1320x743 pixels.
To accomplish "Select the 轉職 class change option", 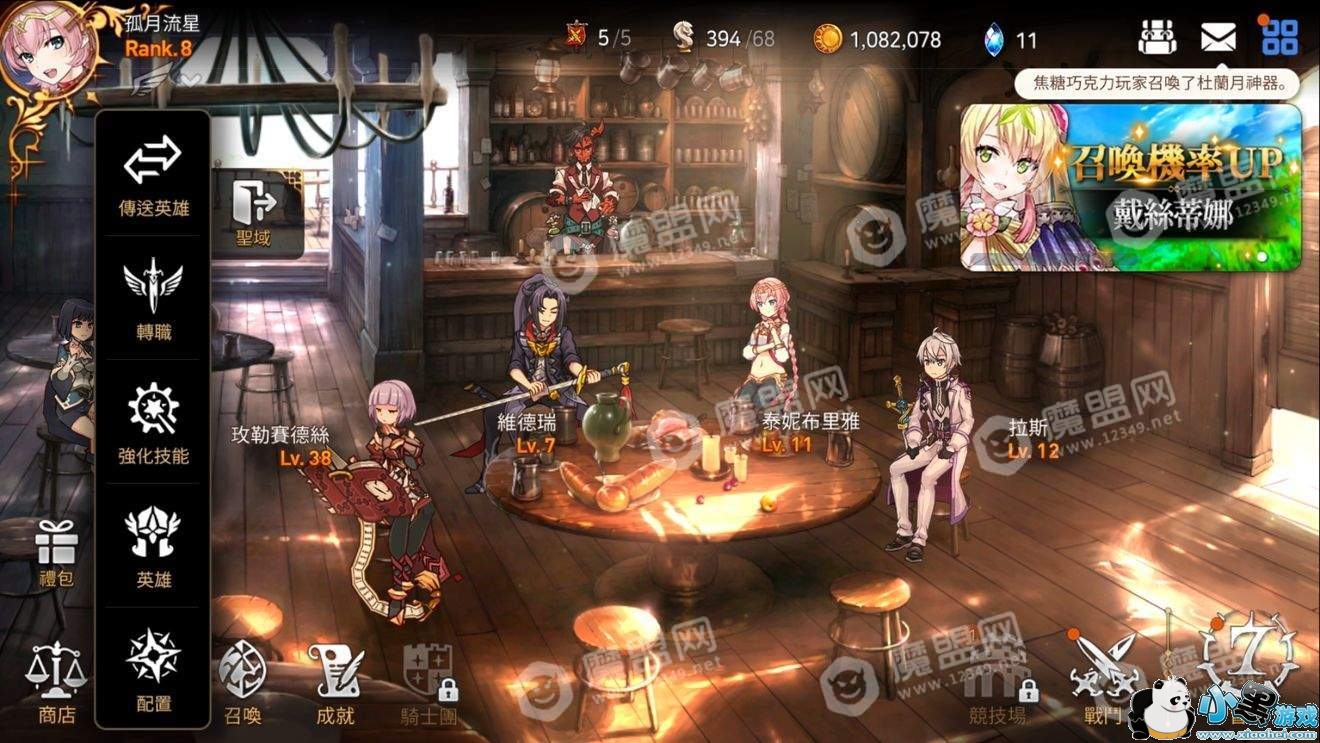I will 153,297.
